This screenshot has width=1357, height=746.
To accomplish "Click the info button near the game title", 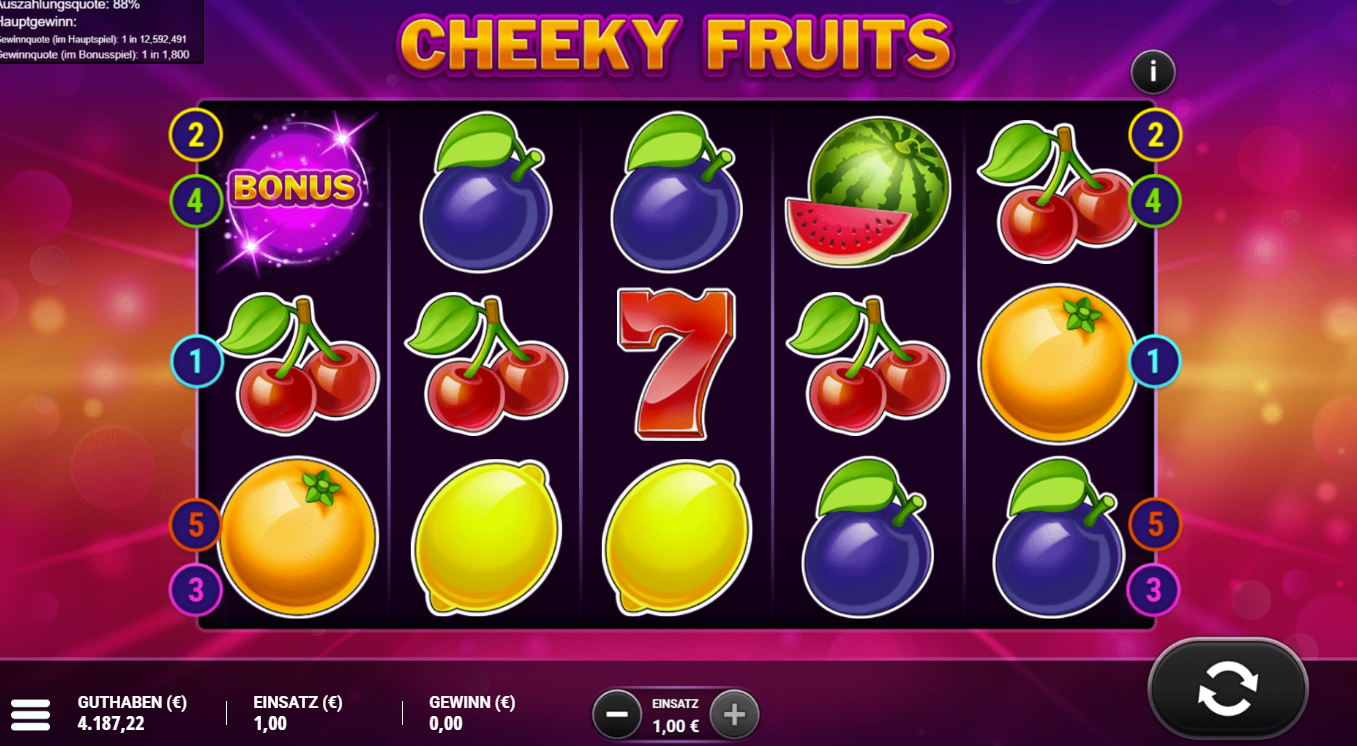I will 1152,71.
